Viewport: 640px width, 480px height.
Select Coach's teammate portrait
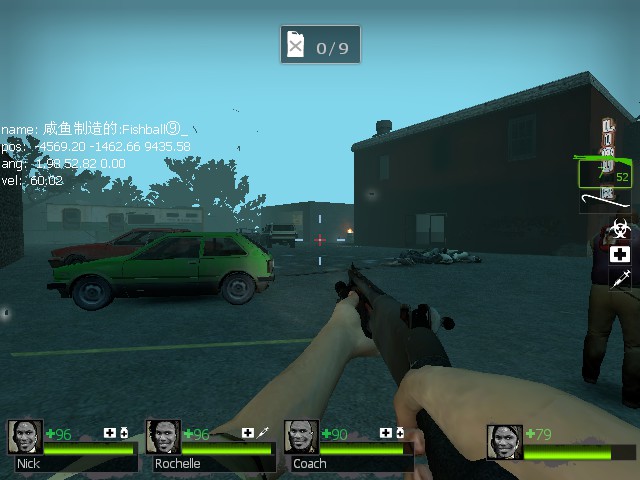[x=301, y=437]
